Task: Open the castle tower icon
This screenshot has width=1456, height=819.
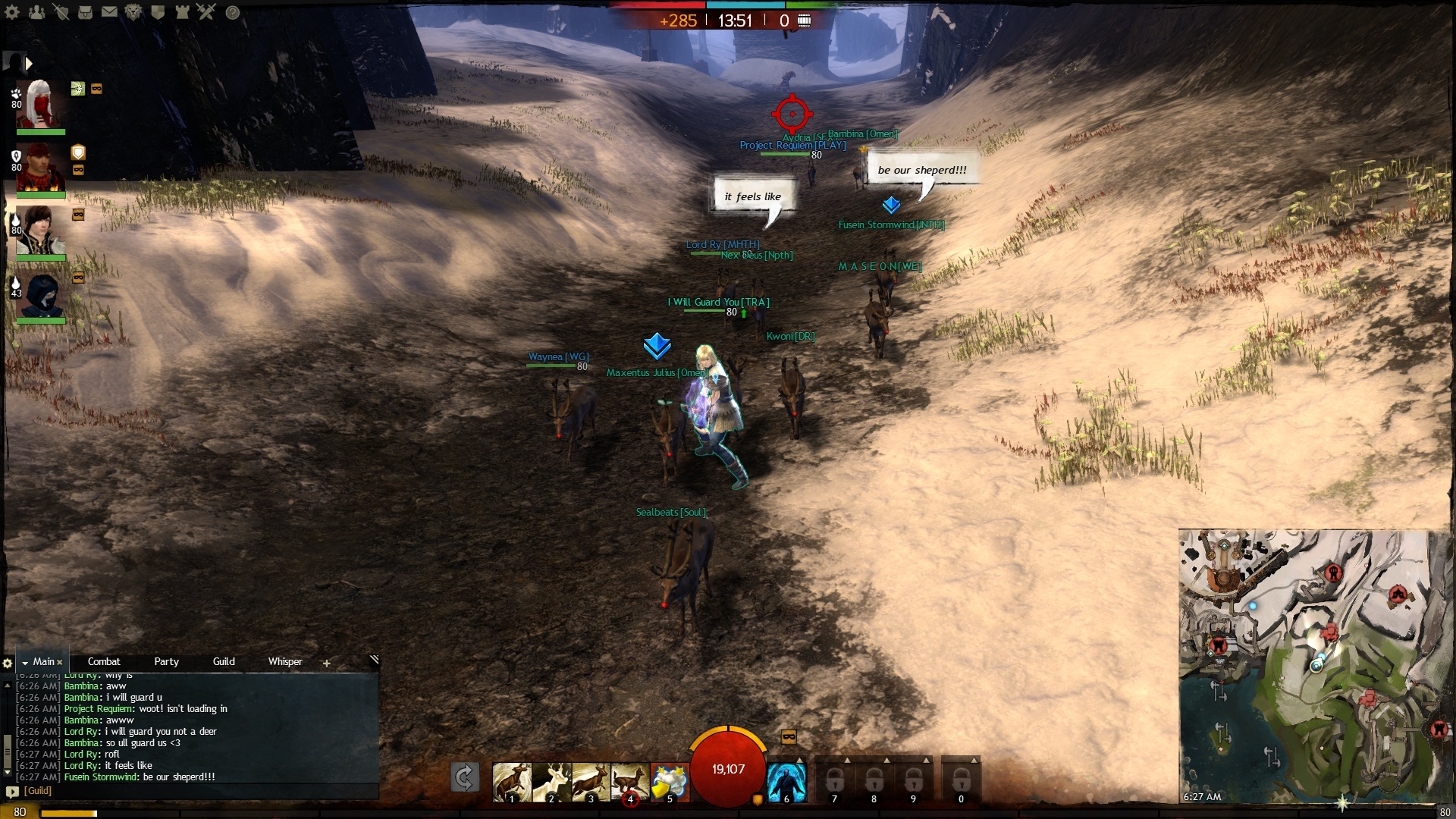Action: click(182, 12)
